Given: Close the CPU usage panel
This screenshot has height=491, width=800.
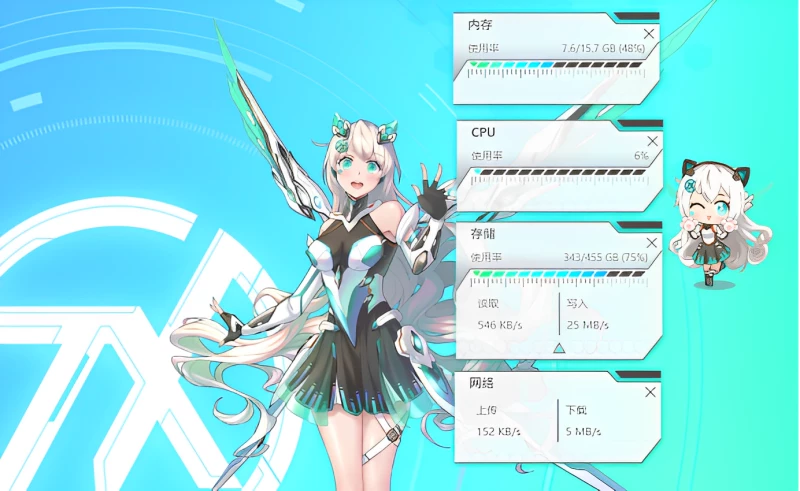Looking at the screenshot, I should [652, 141].
